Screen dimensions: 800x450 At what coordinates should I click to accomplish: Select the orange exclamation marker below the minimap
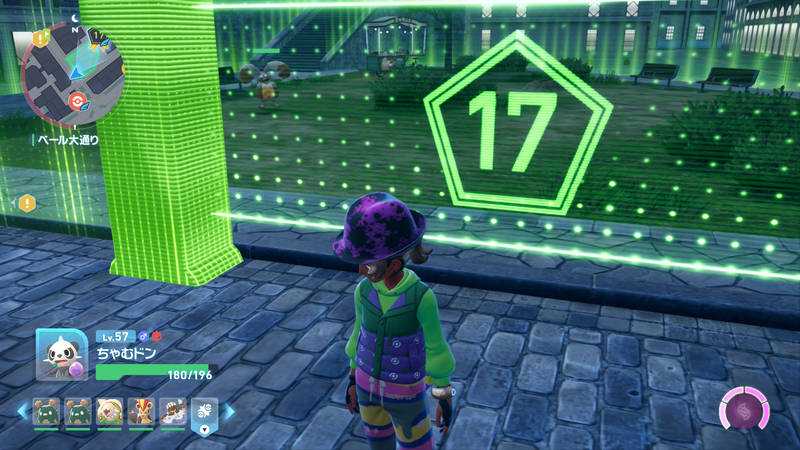click(27, 202)
